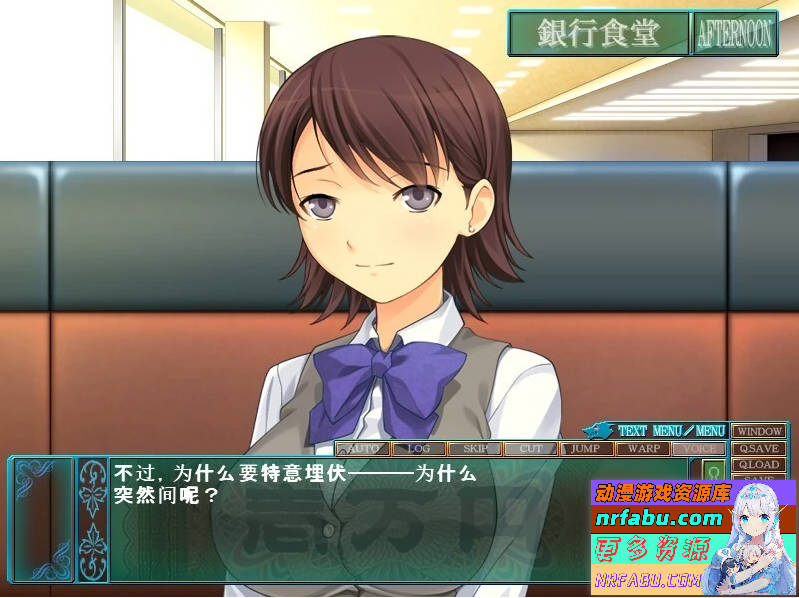Open the MENU next to TEXT MENU

(710, 431)
